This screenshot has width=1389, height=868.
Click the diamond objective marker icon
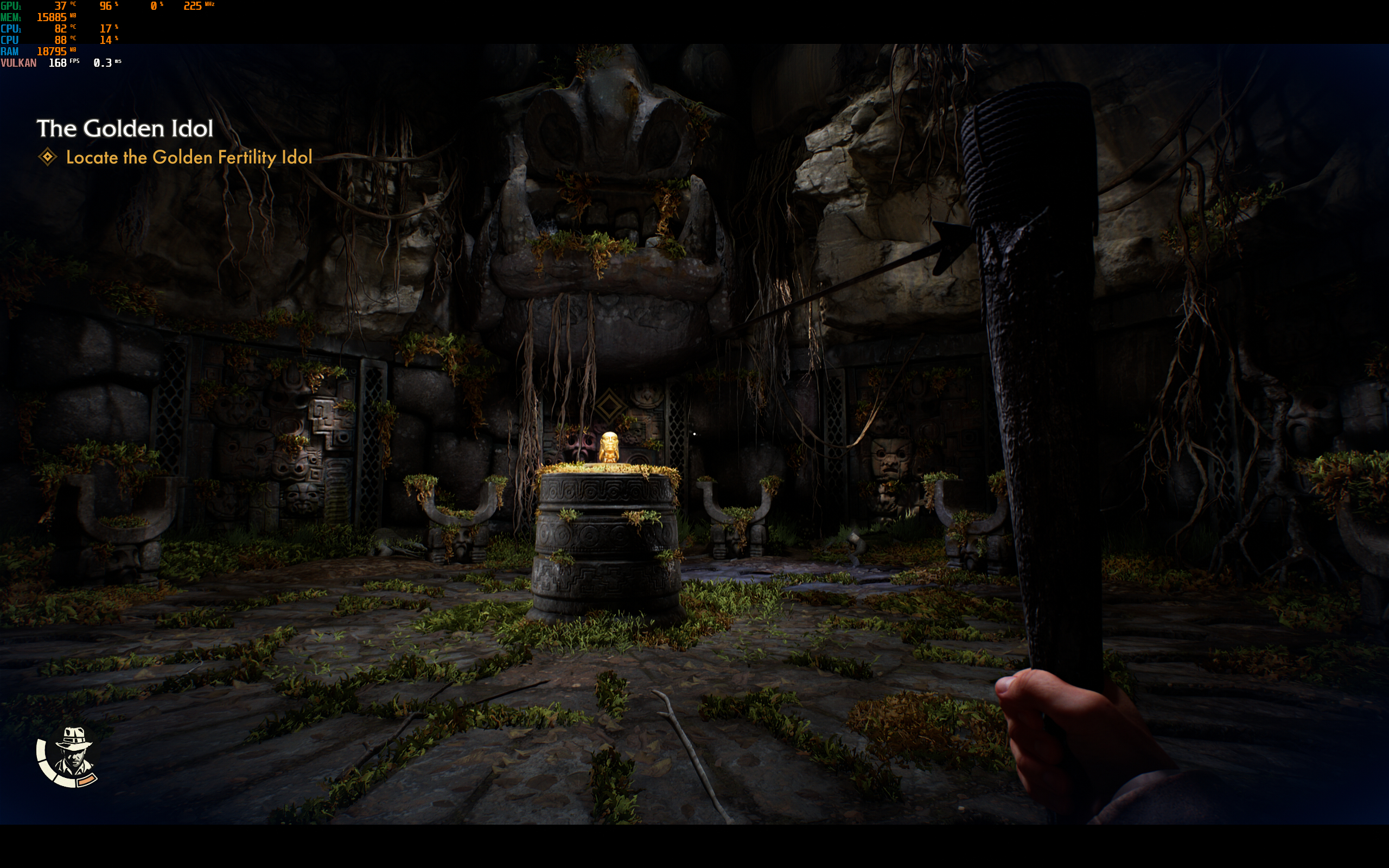point(48,157)
